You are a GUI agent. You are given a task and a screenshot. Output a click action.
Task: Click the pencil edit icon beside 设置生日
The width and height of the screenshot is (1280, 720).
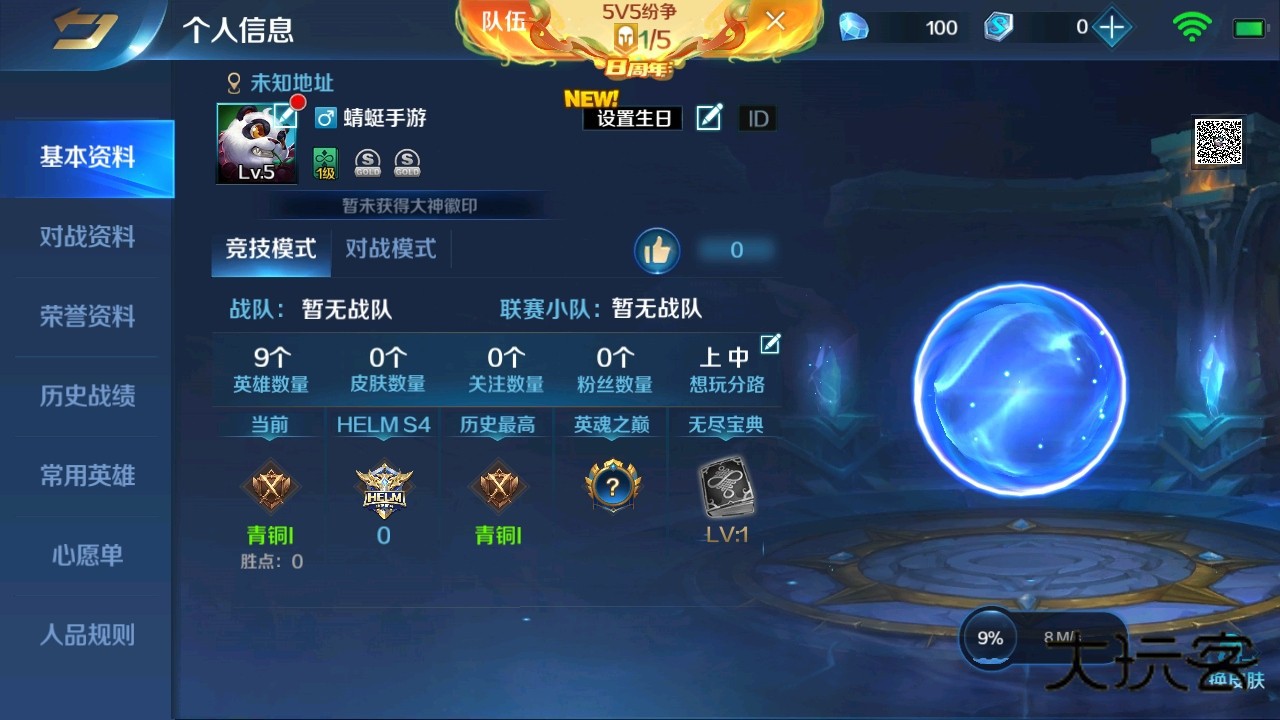[708, 118]
